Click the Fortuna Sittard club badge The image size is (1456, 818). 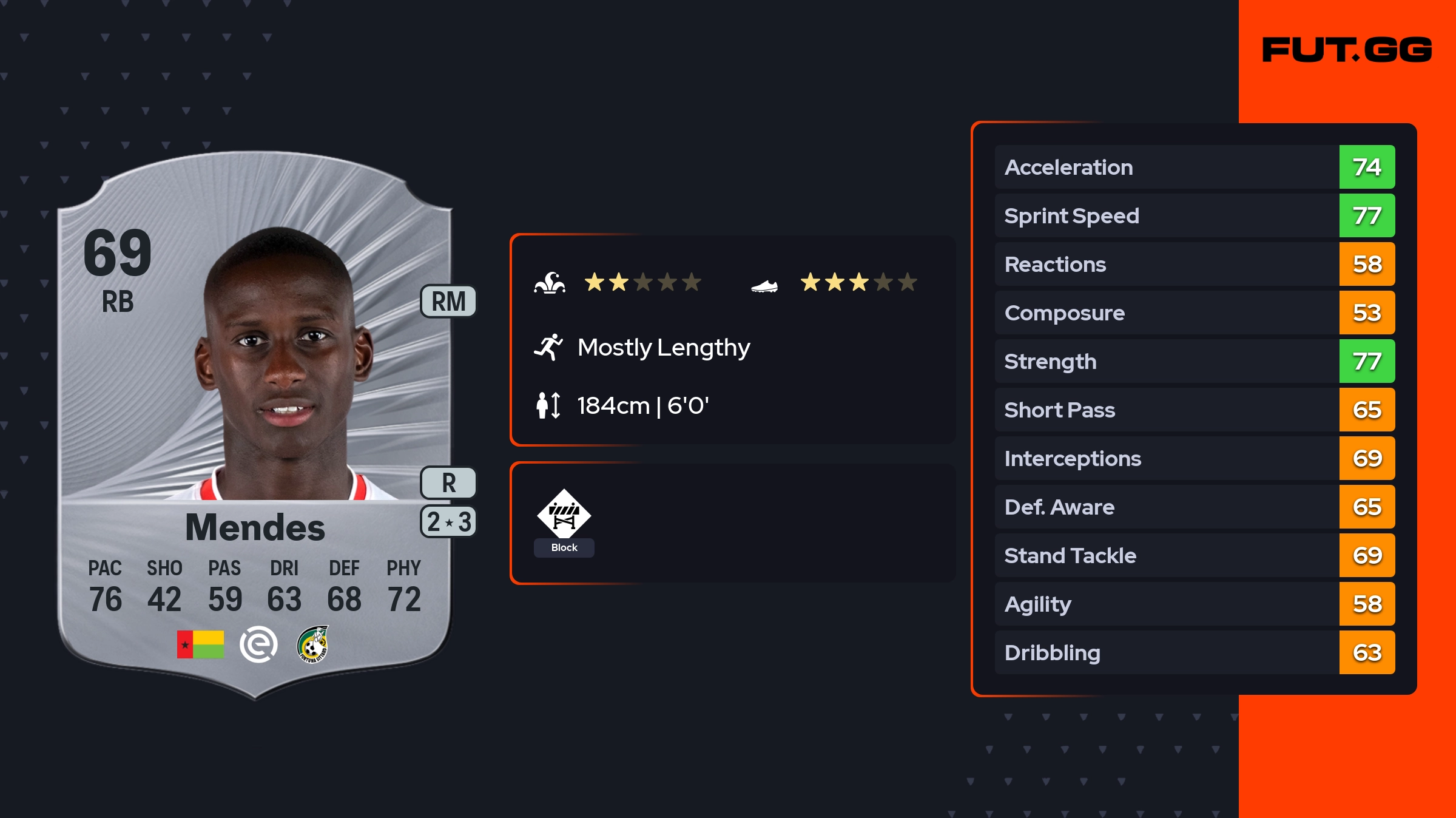(x=312, y=644)
